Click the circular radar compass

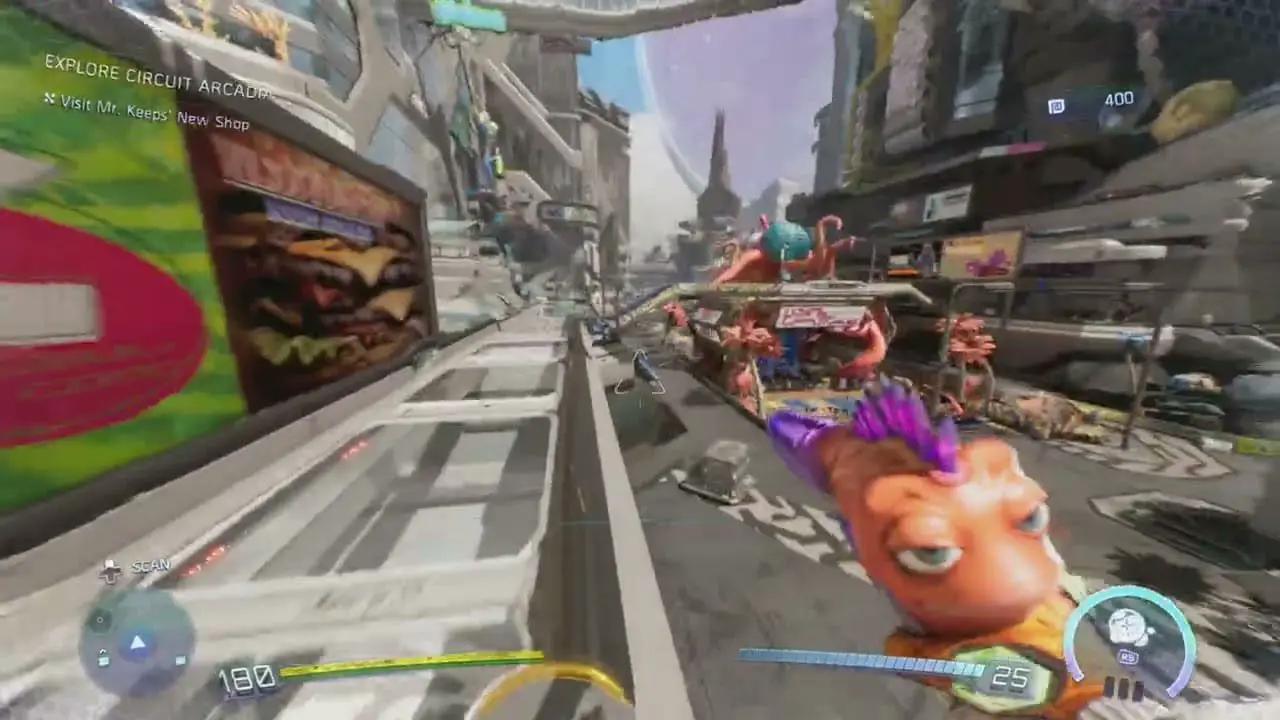click(x=137, y=643)
